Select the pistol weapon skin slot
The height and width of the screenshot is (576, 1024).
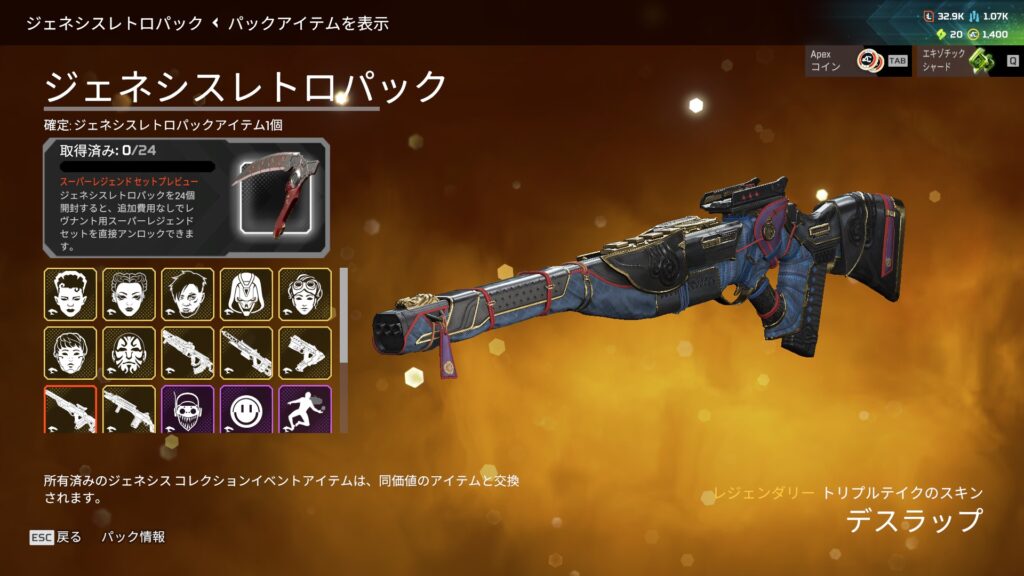(x=305, y=353)
